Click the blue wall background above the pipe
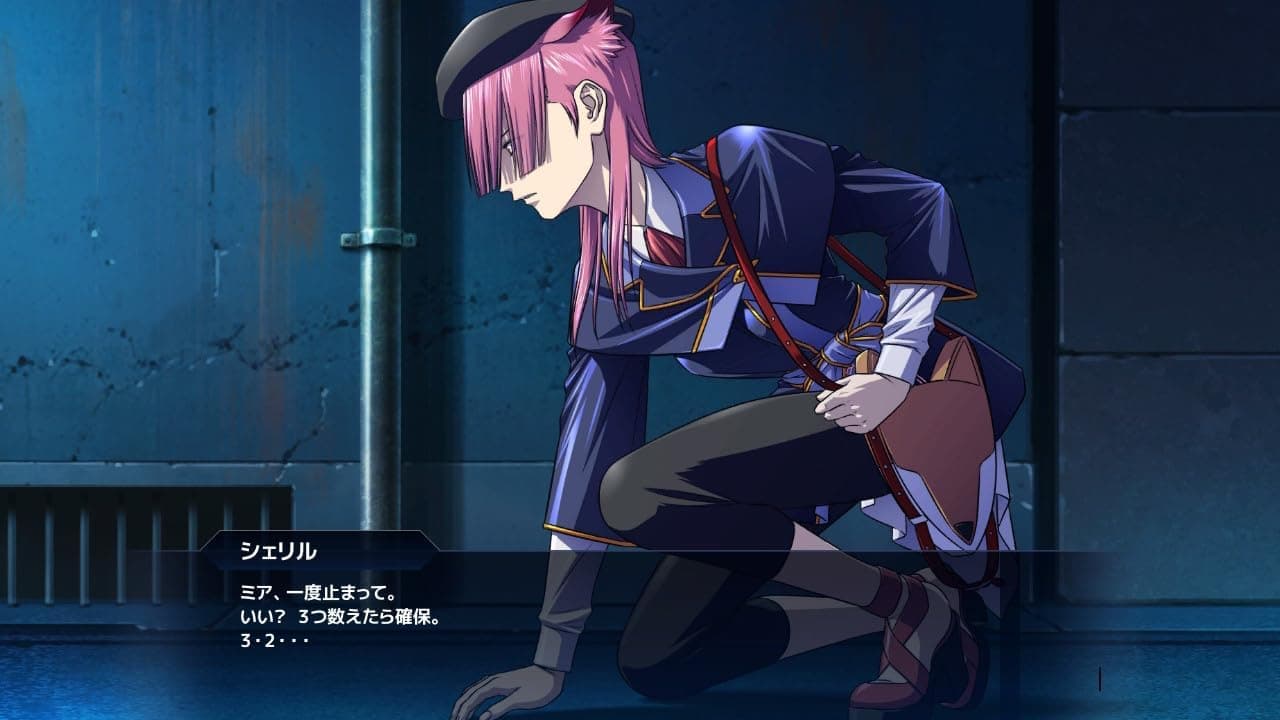The image size is (1280, 720). tap(200, 100)
